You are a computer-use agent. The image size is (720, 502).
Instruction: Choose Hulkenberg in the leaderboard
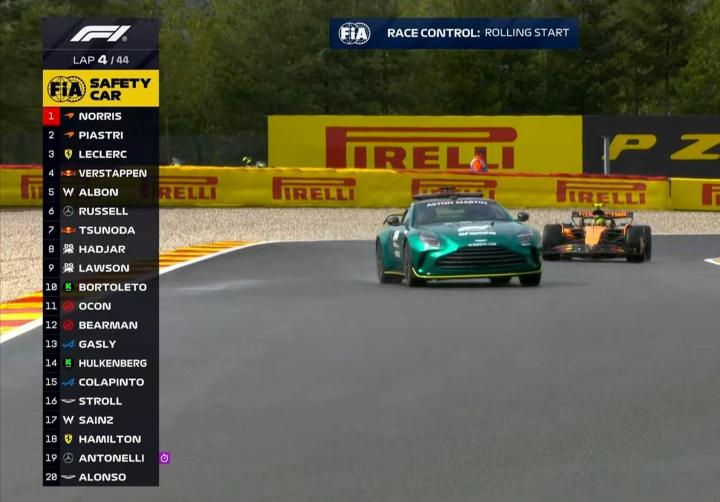[x=100, y=363]
